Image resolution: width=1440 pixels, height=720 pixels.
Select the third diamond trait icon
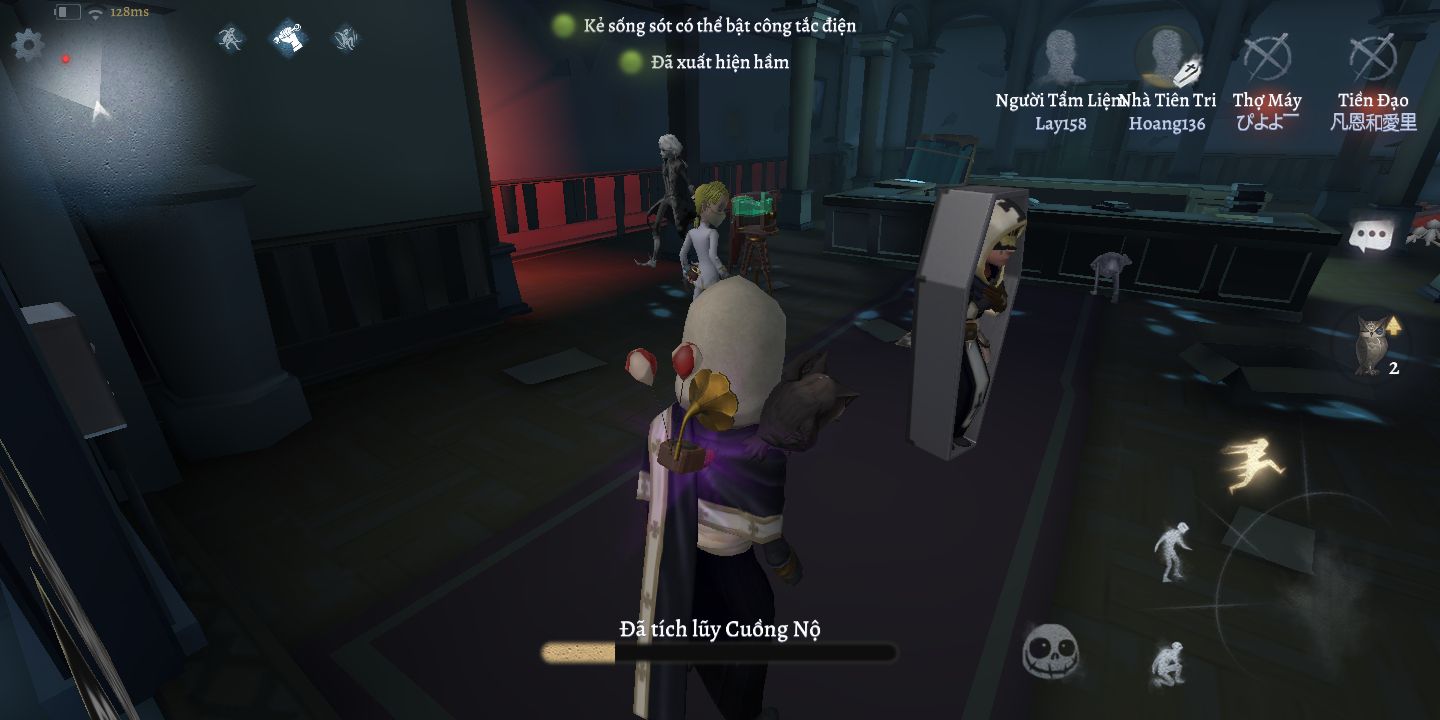pos(346,39)
